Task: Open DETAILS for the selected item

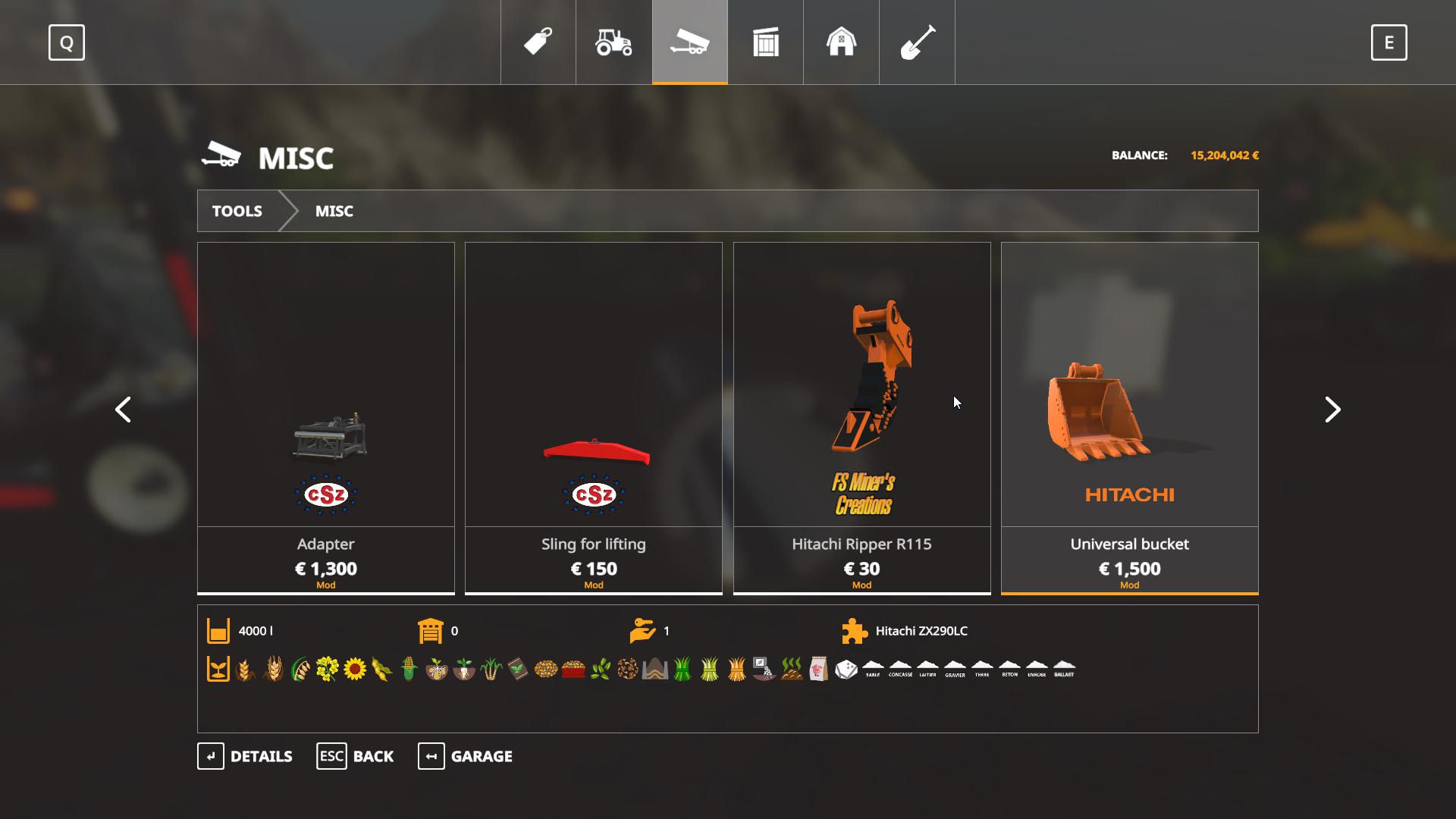Action: click(x=245, y=756)
